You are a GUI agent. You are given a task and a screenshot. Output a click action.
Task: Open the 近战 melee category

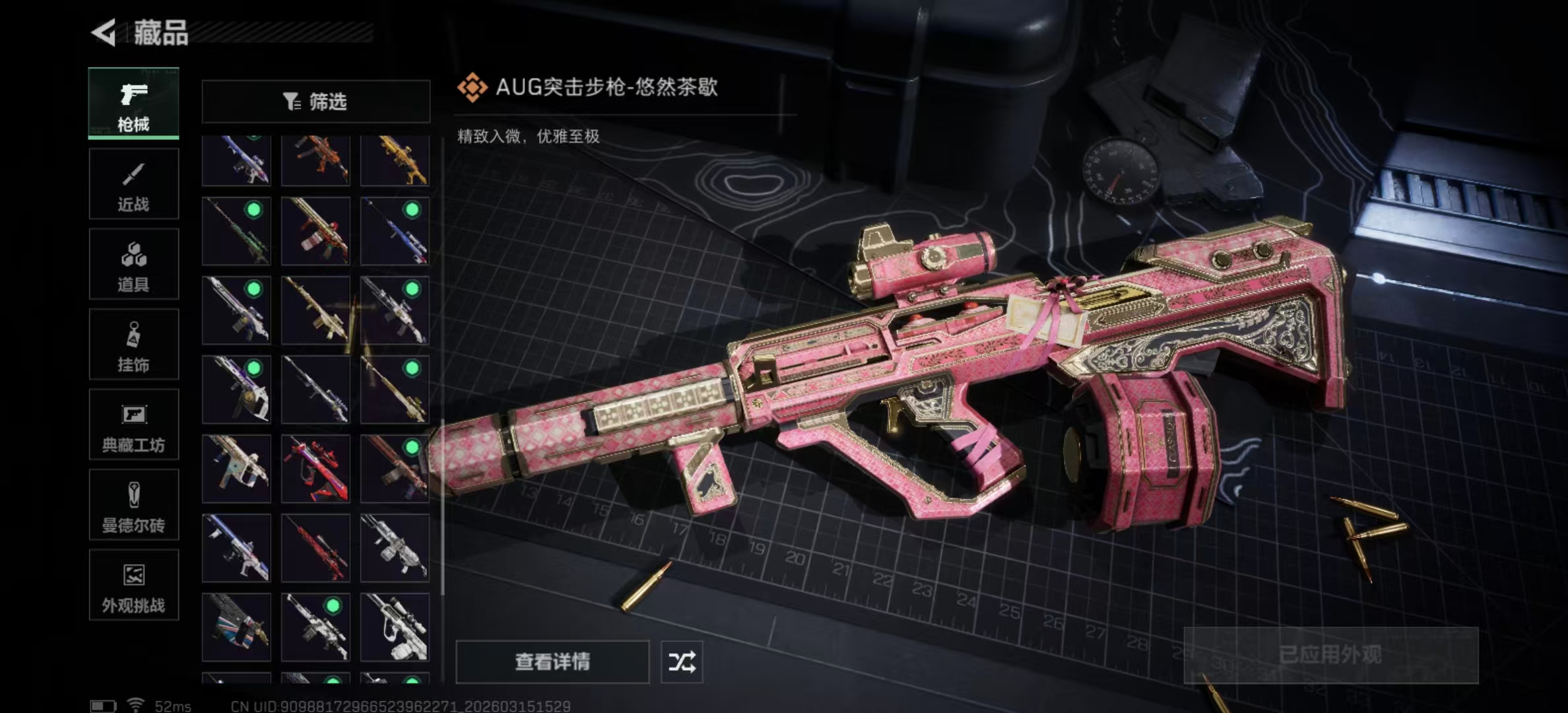tap(134, 184)
